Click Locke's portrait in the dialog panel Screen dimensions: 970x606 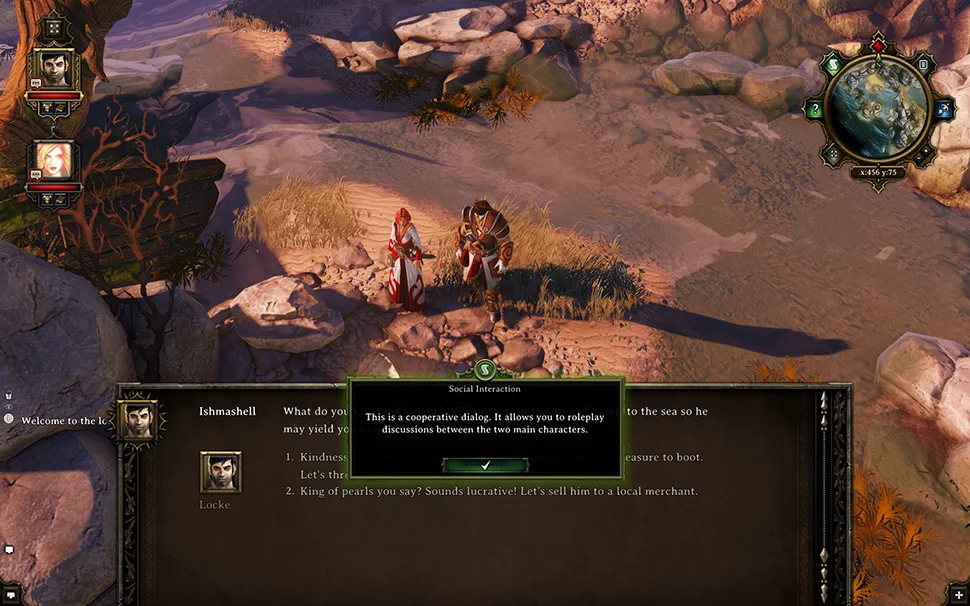220,472
